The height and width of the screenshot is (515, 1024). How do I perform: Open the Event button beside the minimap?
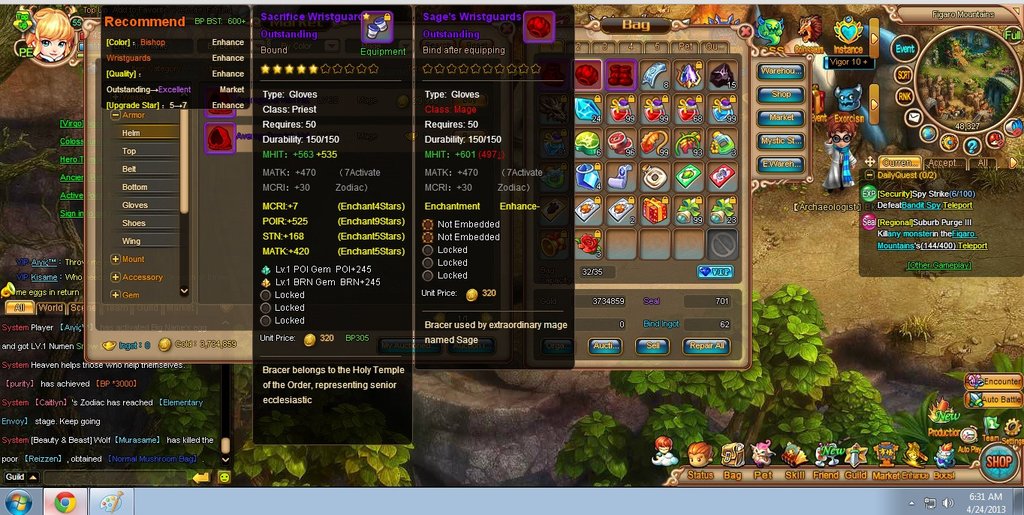tap(904, 49)
